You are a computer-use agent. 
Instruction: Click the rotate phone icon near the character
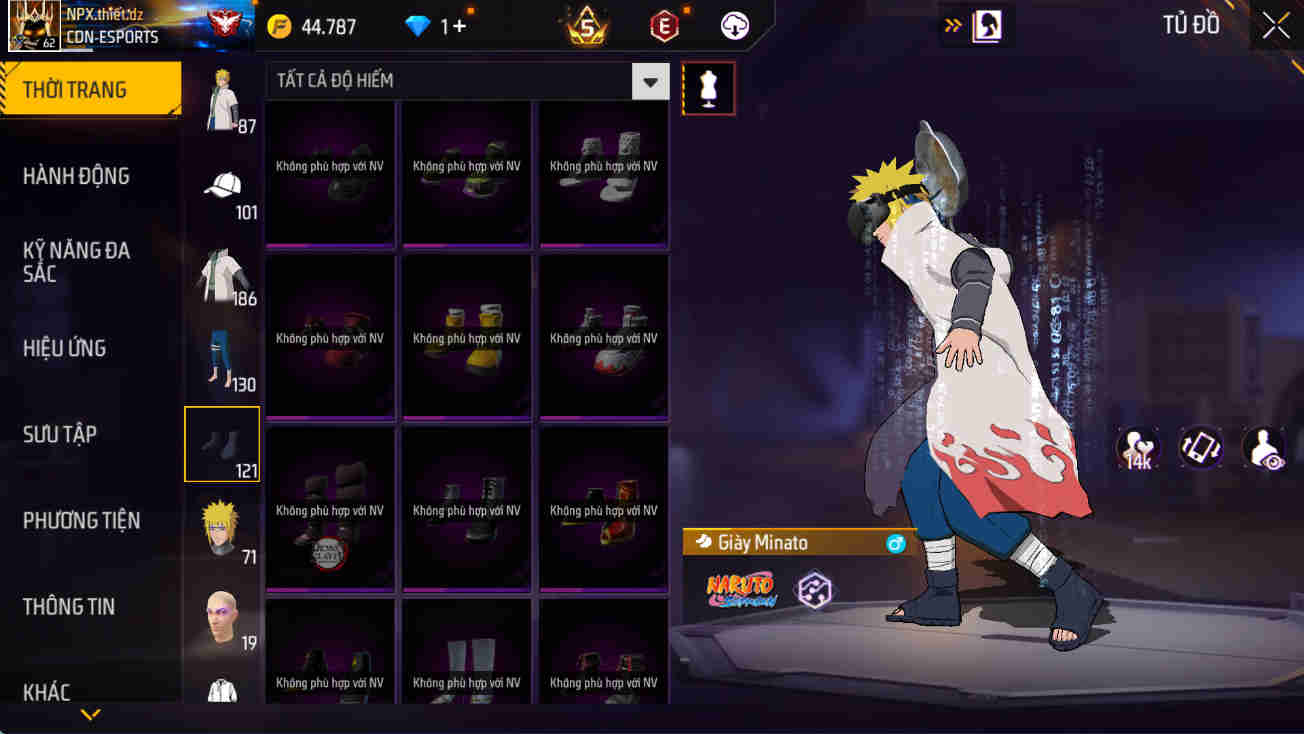1199,450
